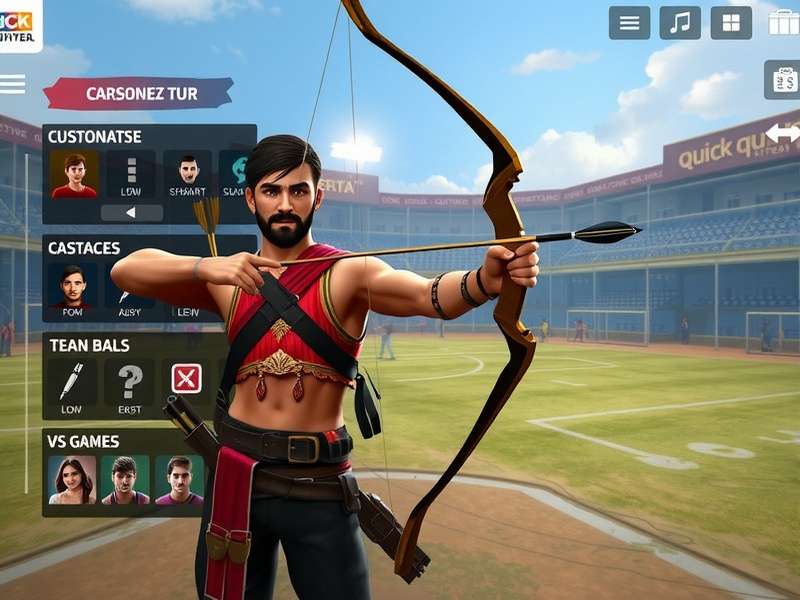Click the Quick logo in the corner
Viewport: 800px width, 600px height.
coord(20,26)
